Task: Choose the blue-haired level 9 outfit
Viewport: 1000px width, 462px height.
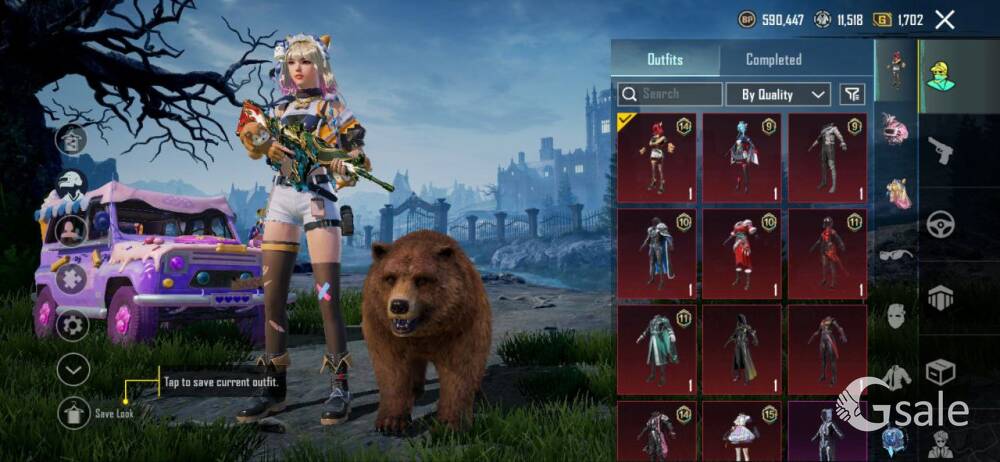Action: [742, 157]
